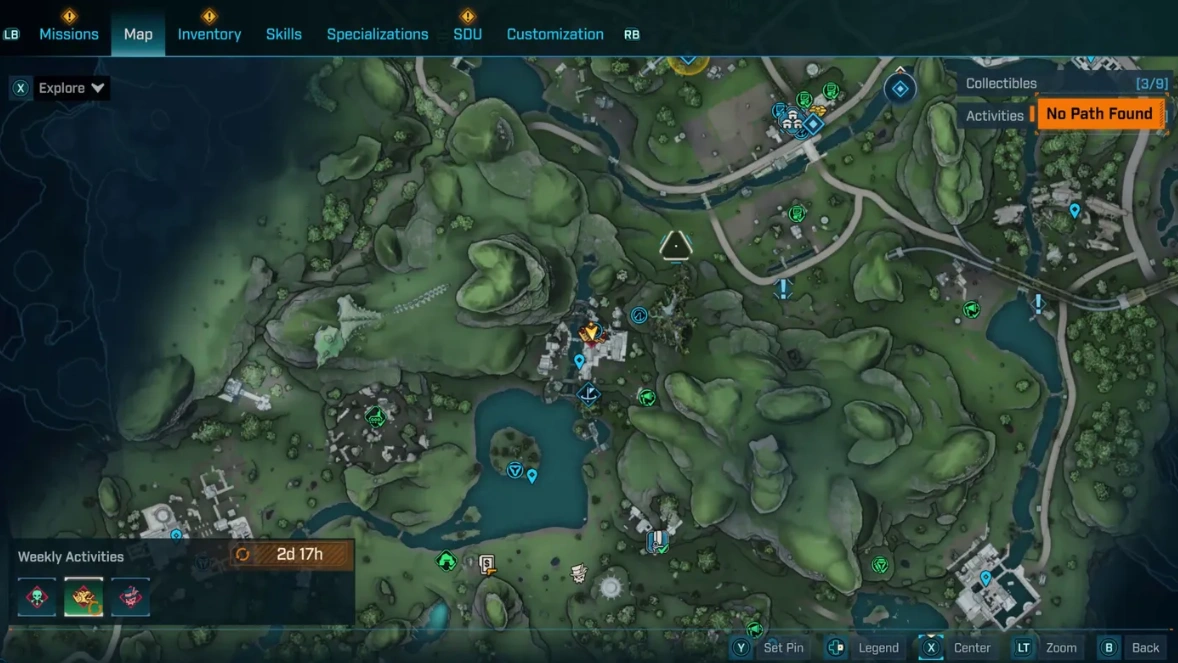
Task: Switch to the Missions tab
Action: tap(69, 34)
